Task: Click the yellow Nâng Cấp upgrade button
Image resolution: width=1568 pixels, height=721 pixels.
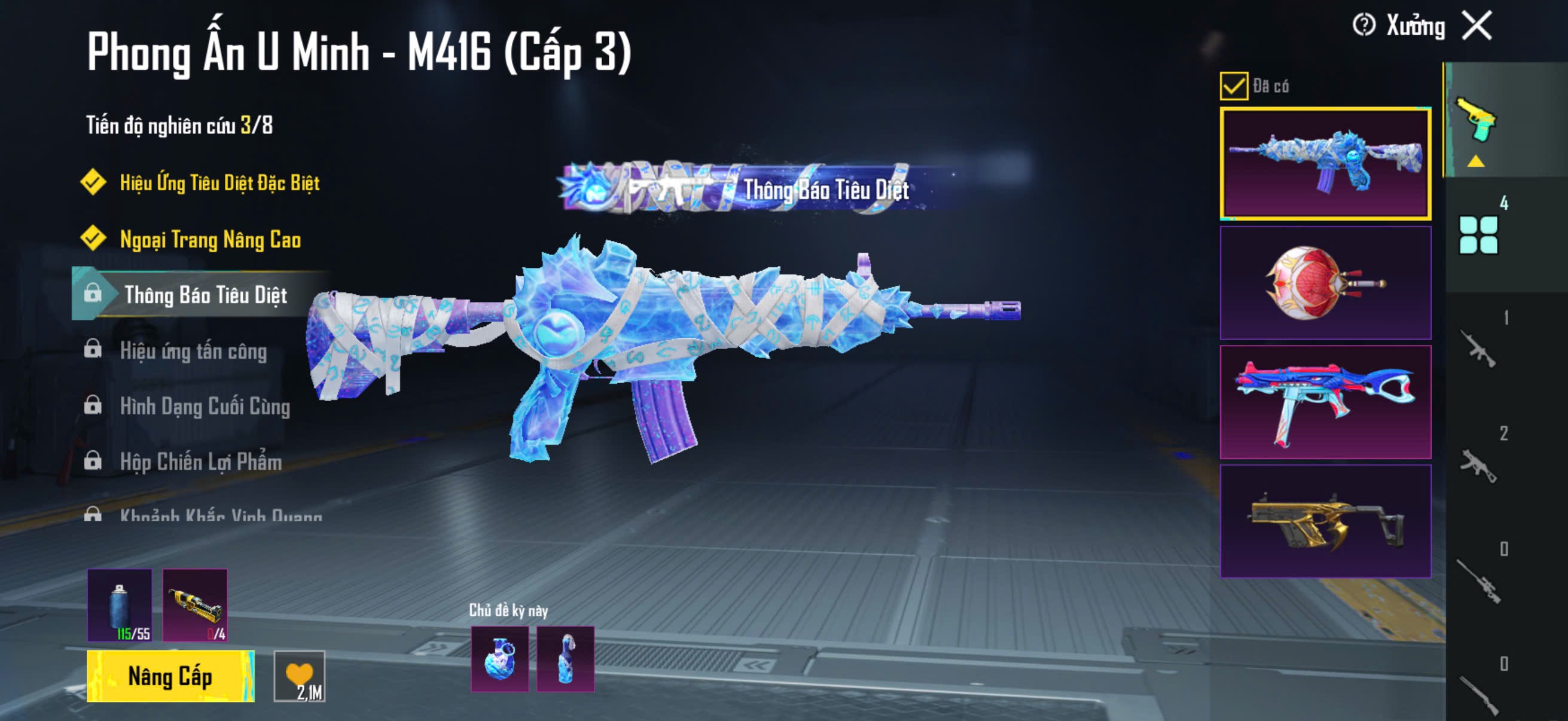Action: (x=170, y=676)
